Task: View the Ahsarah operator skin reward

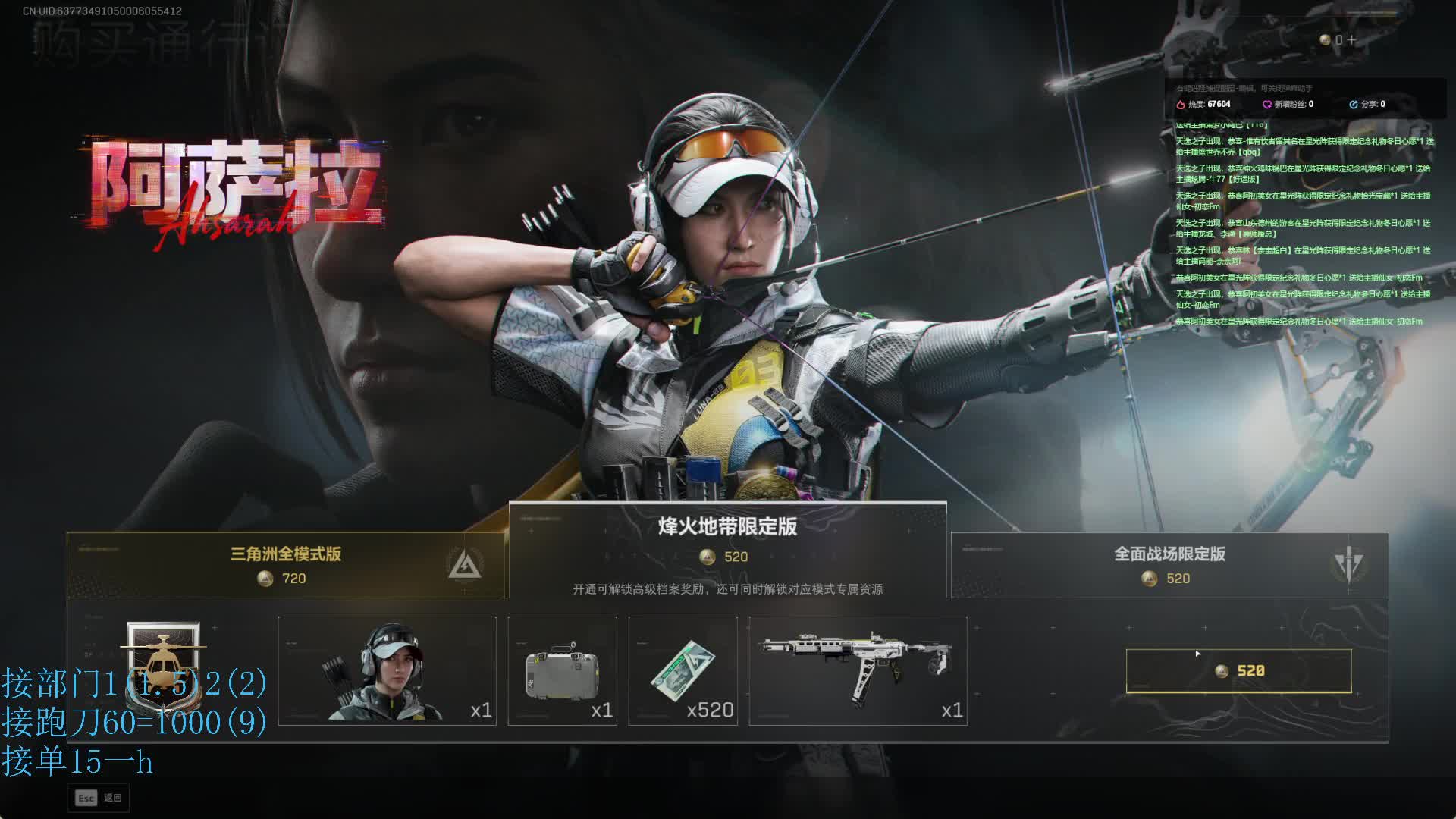Action: 387,670
